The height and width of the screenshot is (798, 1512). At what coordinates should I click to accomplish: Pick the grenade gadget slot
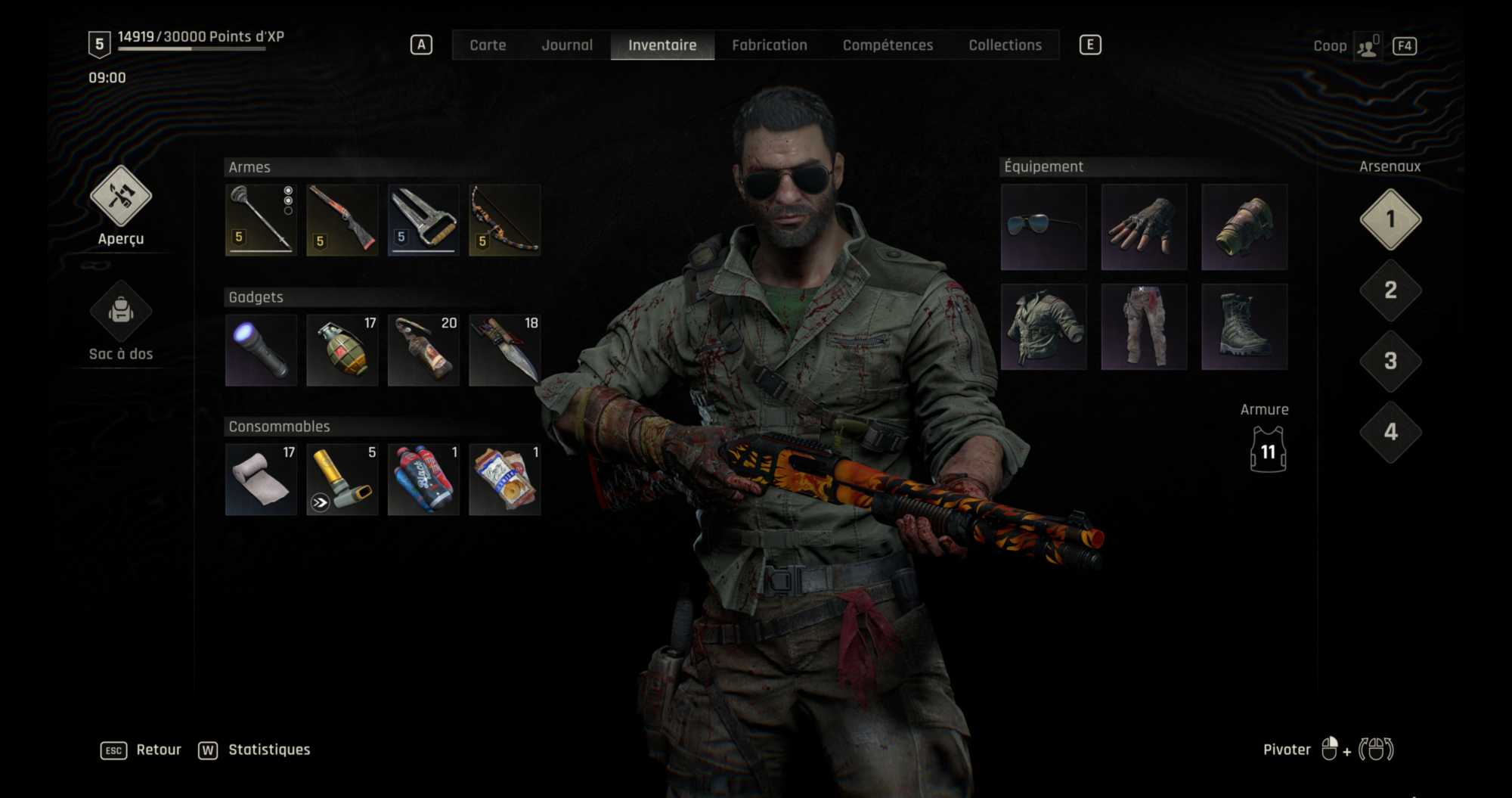[x=342, y=350]
